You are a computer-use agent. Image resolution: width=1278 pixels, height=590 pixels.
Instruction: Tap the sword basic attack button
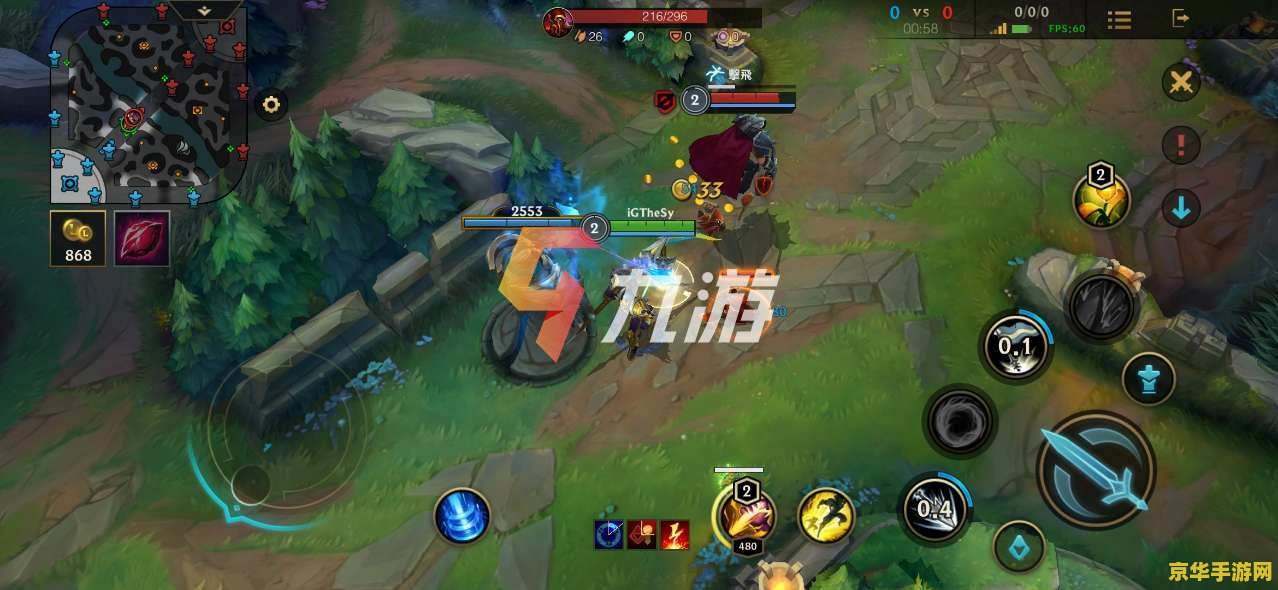pos(1096,470)
